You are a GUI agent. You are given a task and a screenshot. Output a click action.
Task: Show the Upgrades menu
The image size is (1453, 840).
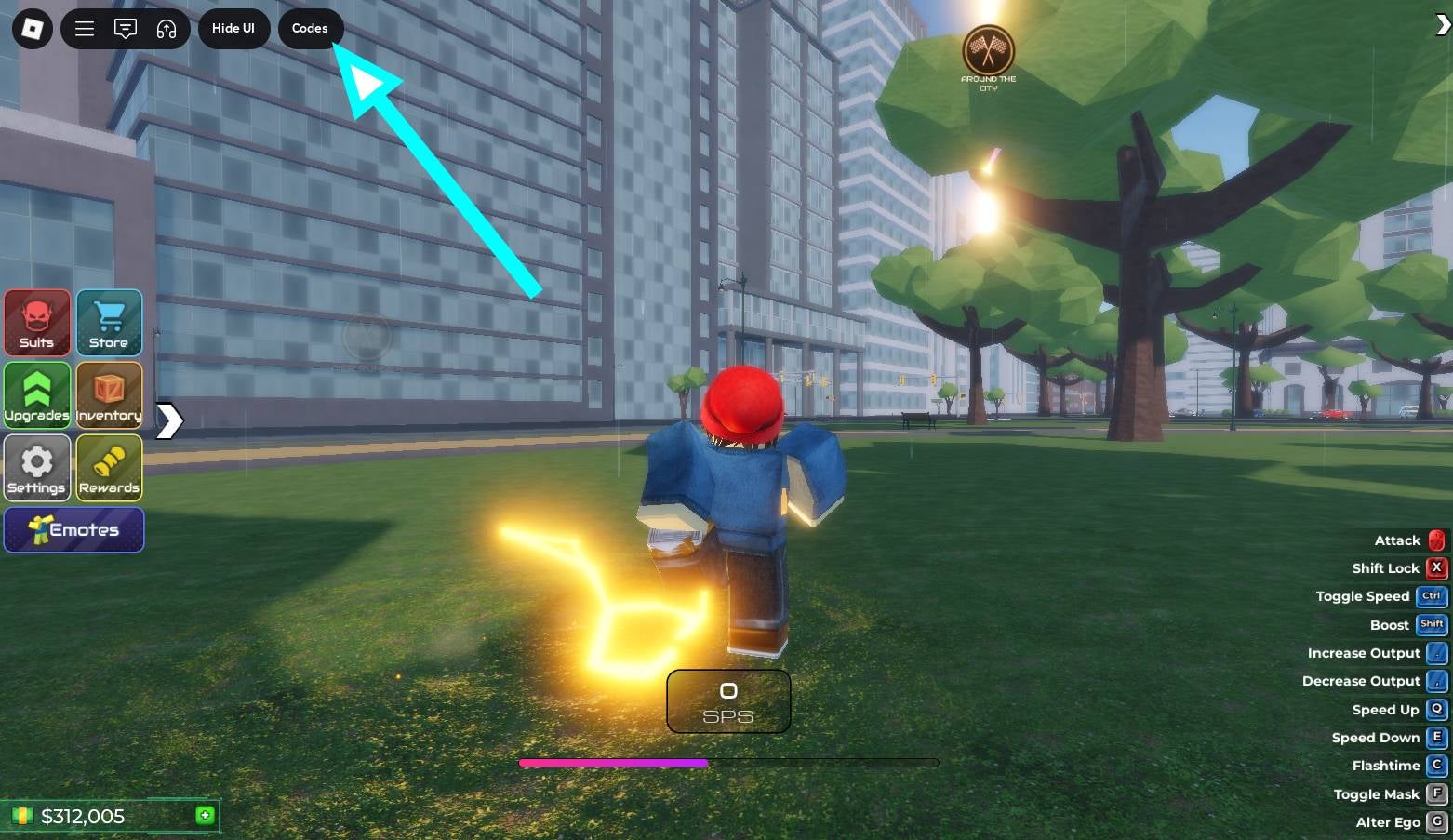coord(37,394)
